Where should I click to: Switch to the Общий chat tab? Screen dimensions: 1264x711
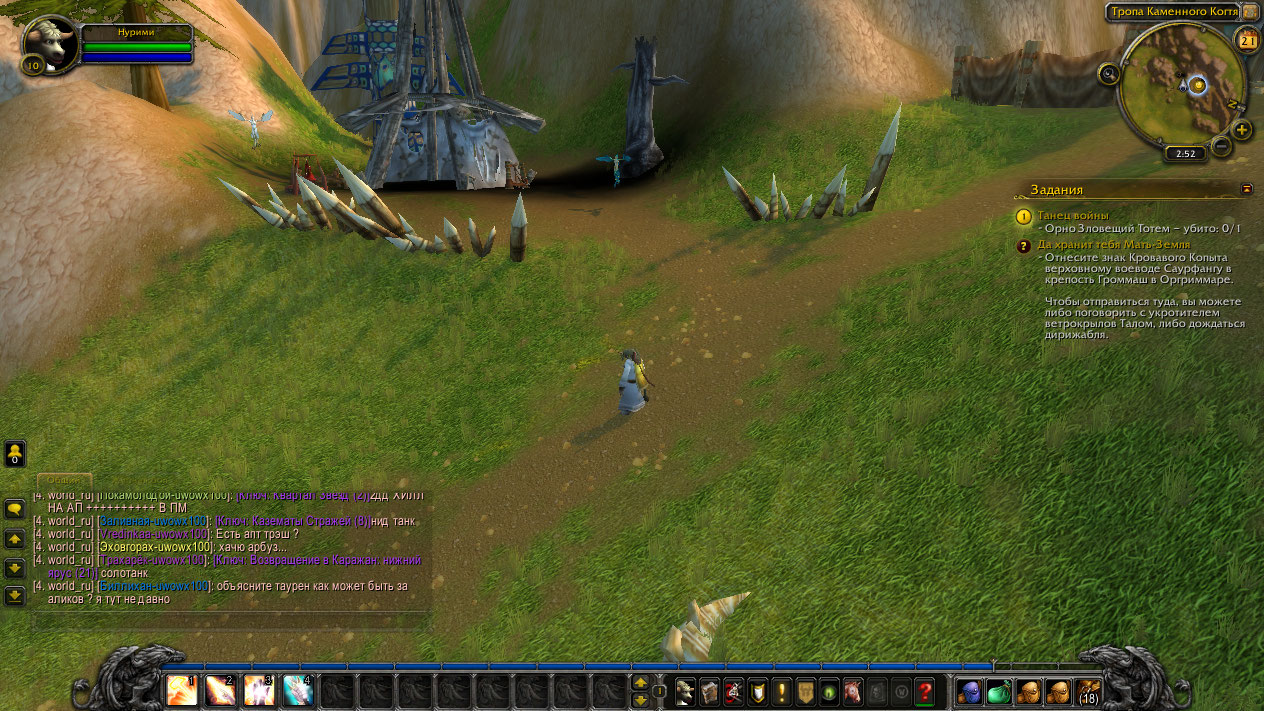coord(64,480)
